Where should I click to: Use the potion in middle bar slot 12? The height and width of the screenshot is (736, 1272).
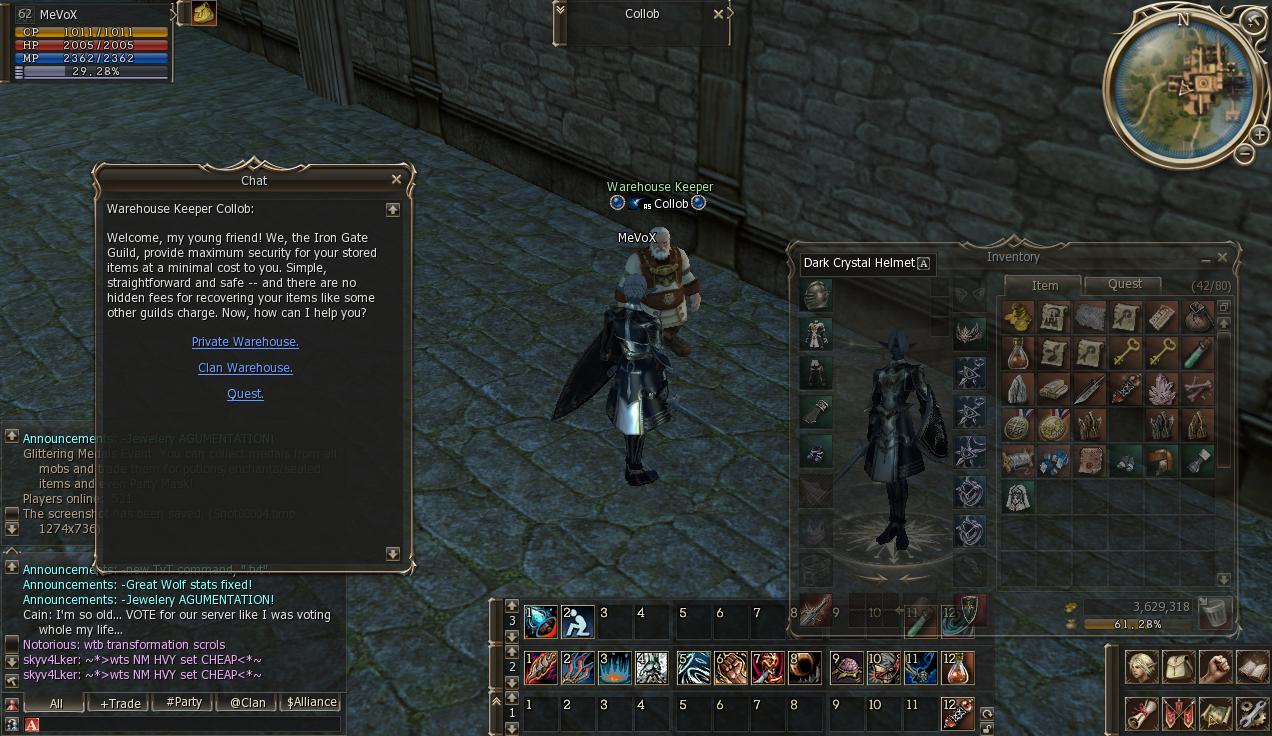[x=957, y=668]
